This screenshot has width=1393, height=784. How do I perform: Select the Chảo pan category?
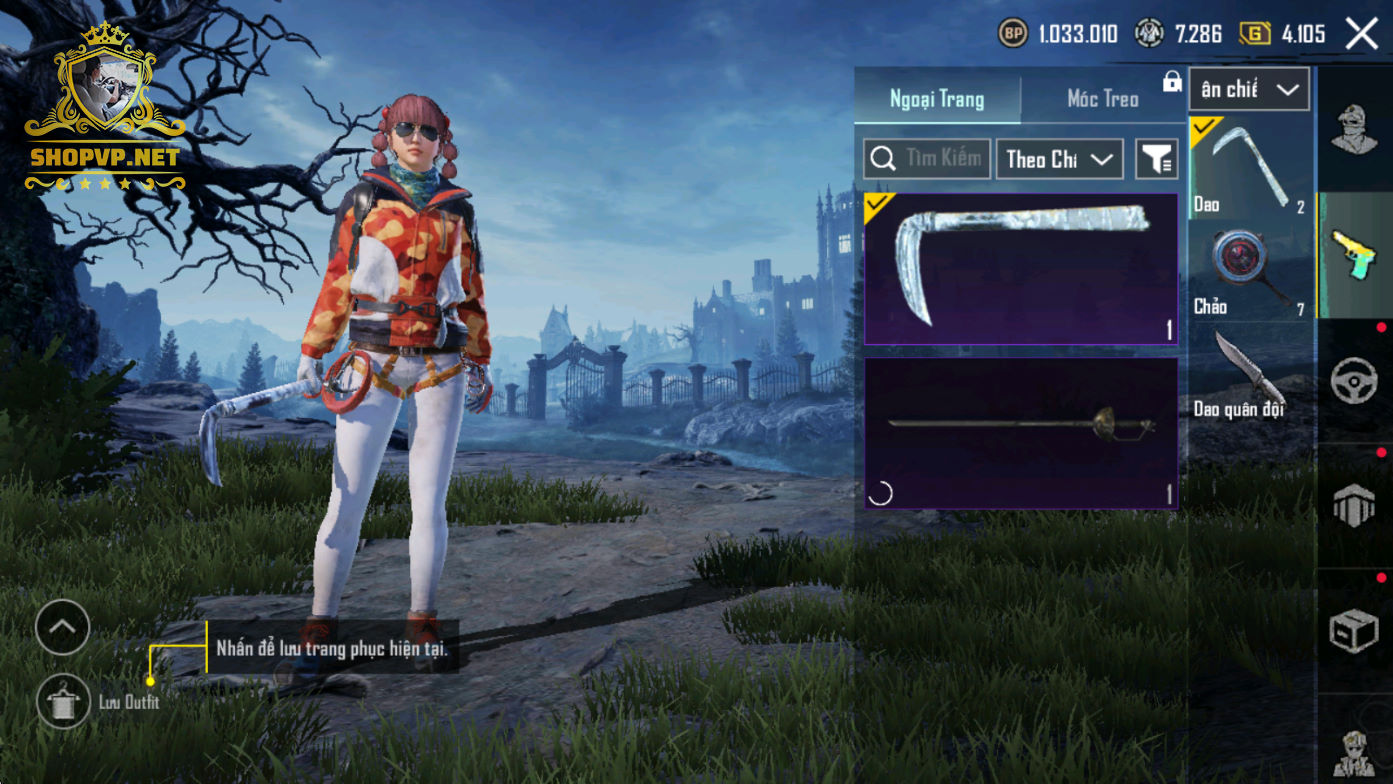[1250, 270]
